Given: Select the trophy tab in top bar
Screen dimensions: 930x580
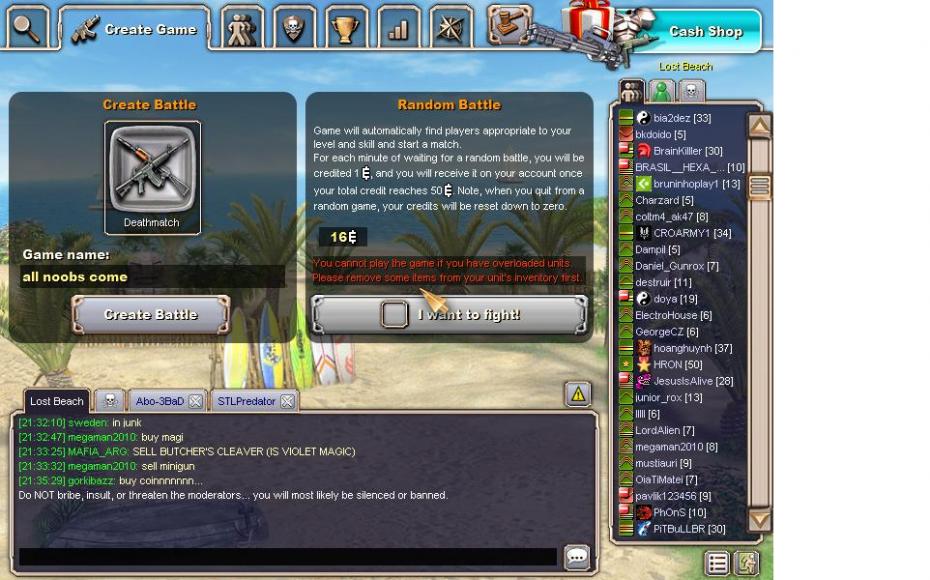Looking at the screenshot, I should point(346,28).
